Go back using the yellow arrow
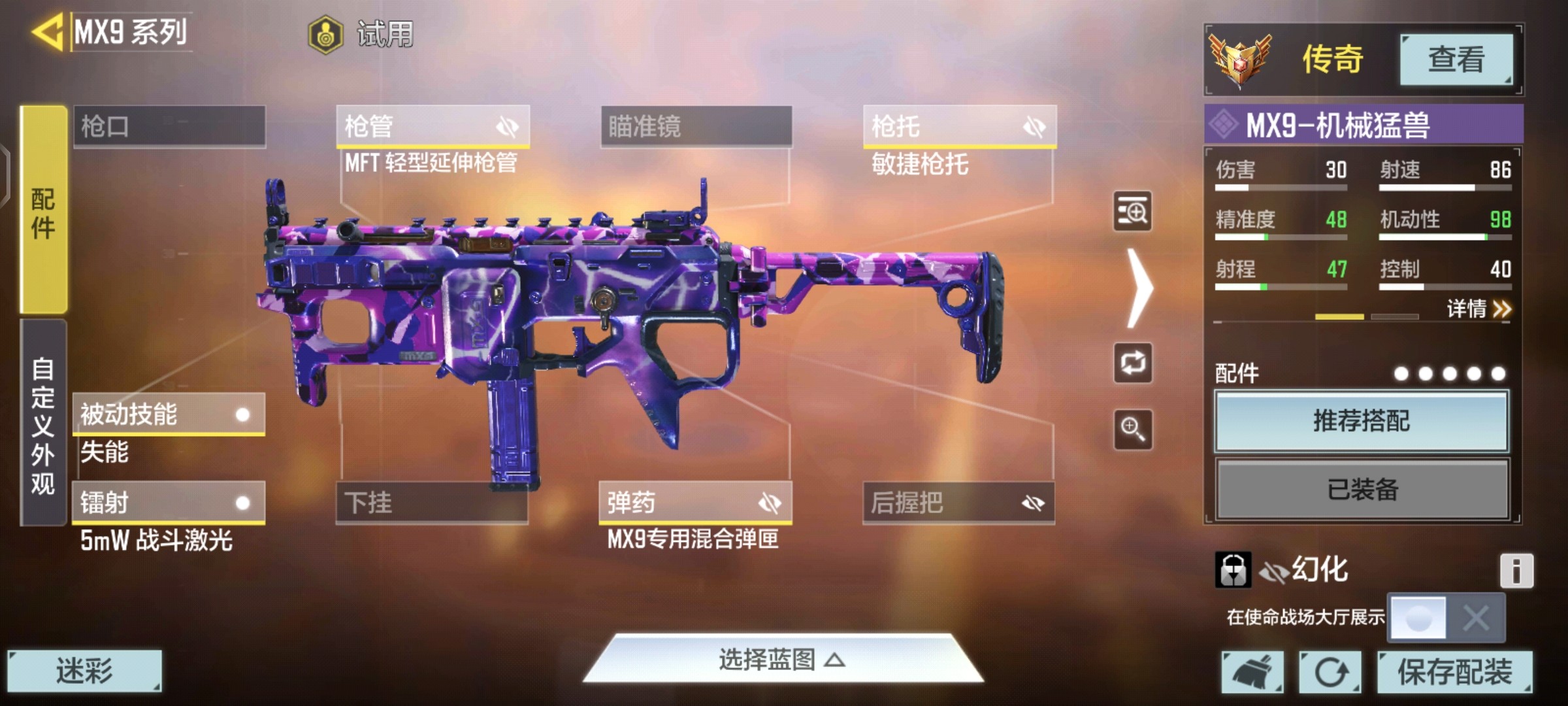This screenshot has height=706, width=1568. coord(47,31)
